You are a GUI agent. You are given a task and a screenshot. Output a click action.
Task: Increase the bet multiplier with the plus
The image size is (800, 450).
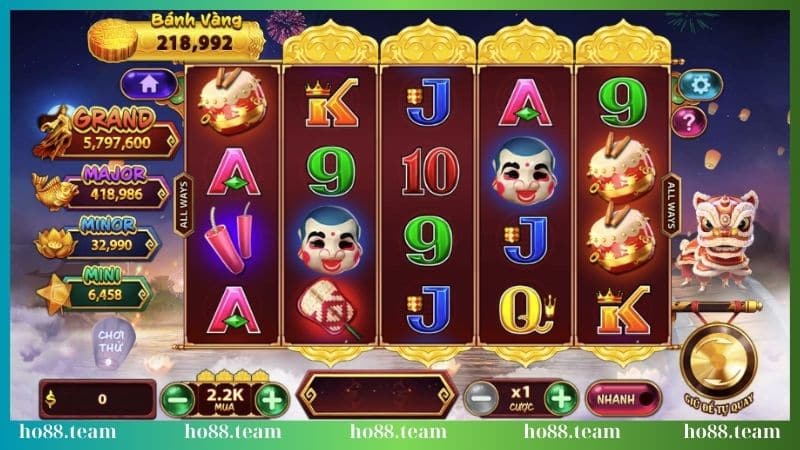[561, 398]
